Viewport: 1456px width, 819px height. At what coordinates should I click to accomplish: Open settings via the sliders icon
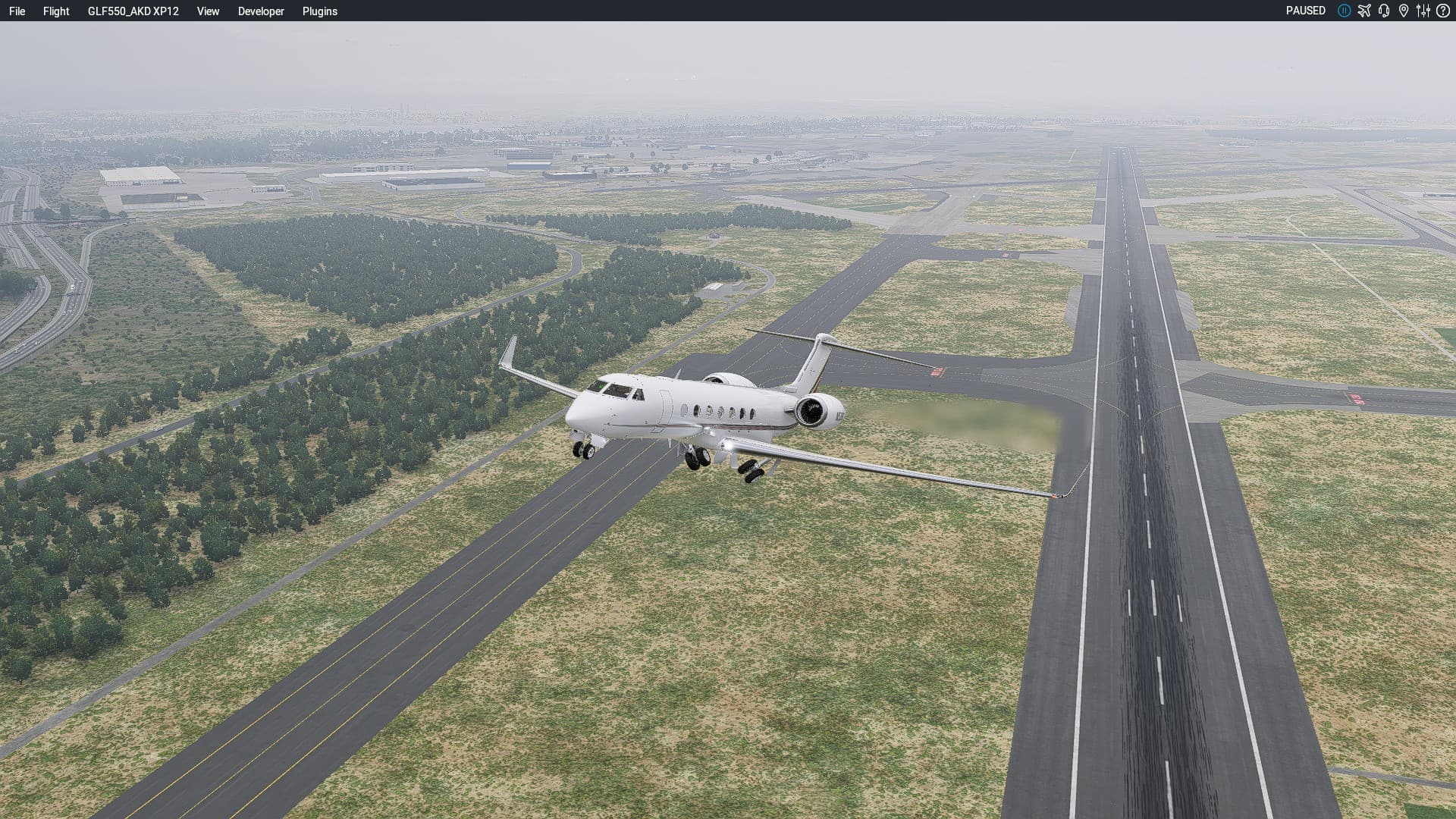click(1423, 11)
